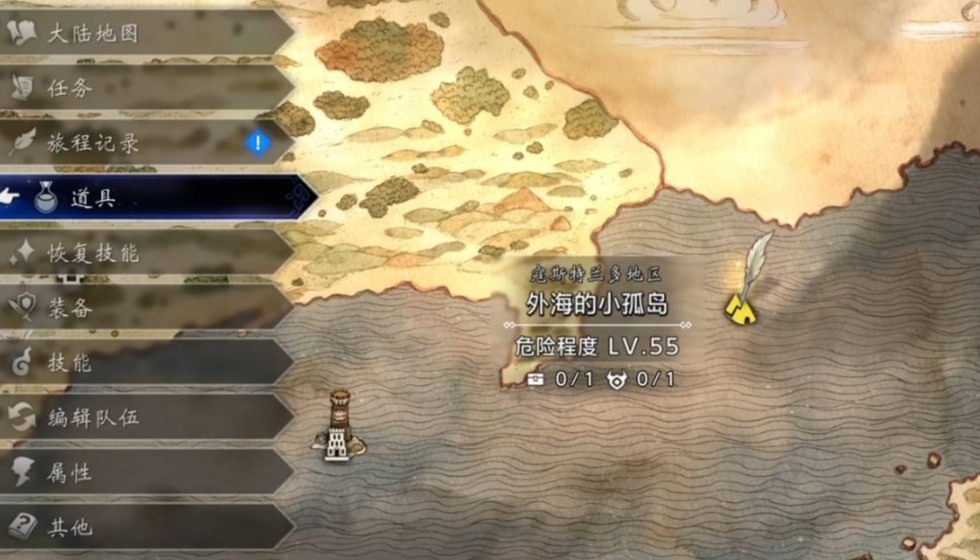Select the 任务 quests menu entry

click(x=140, y=88)
